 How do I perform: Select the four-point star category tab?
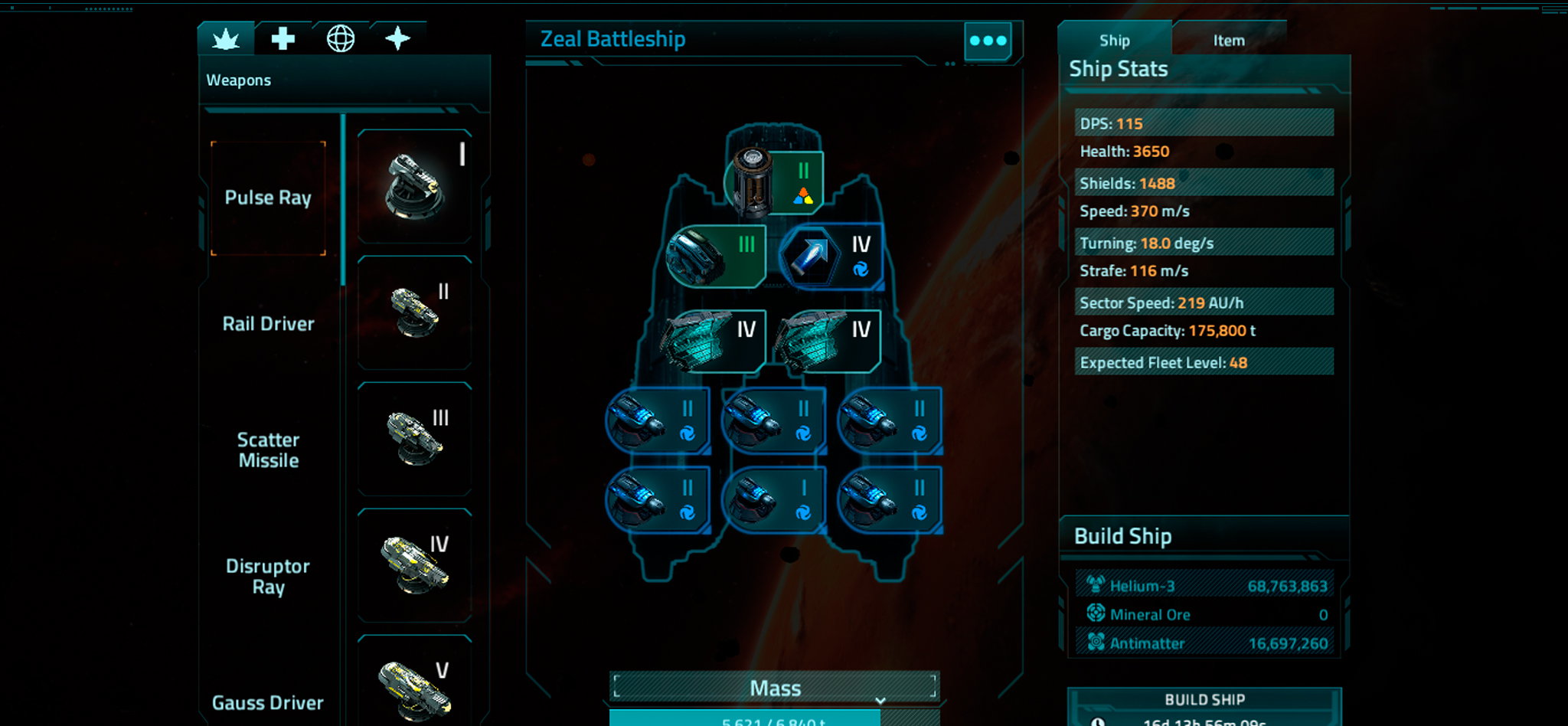click(x=397, y=38)
